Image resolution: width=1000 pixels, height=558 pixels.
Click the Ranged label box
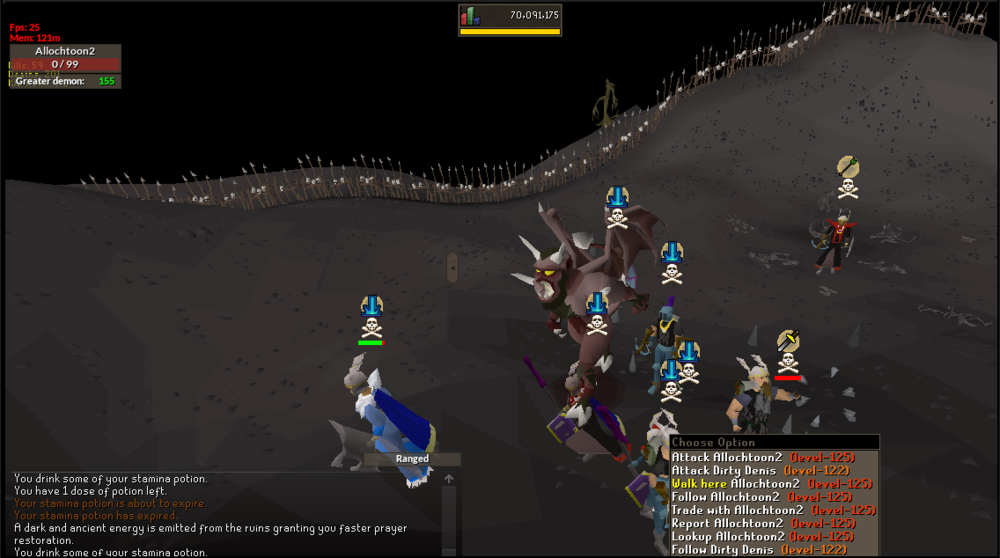point(412,459)
